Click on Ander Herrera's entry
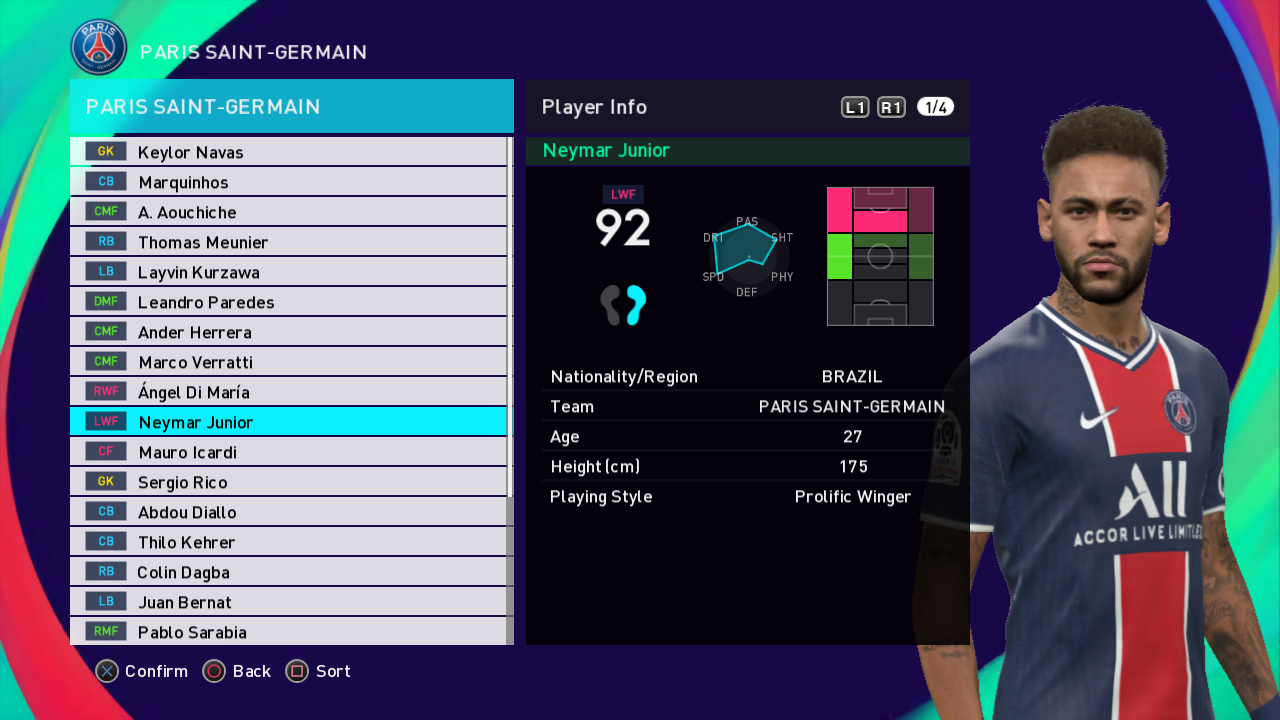Image resolution: width=1280 pixels, height=720 pixels. (x=288, y=332)
